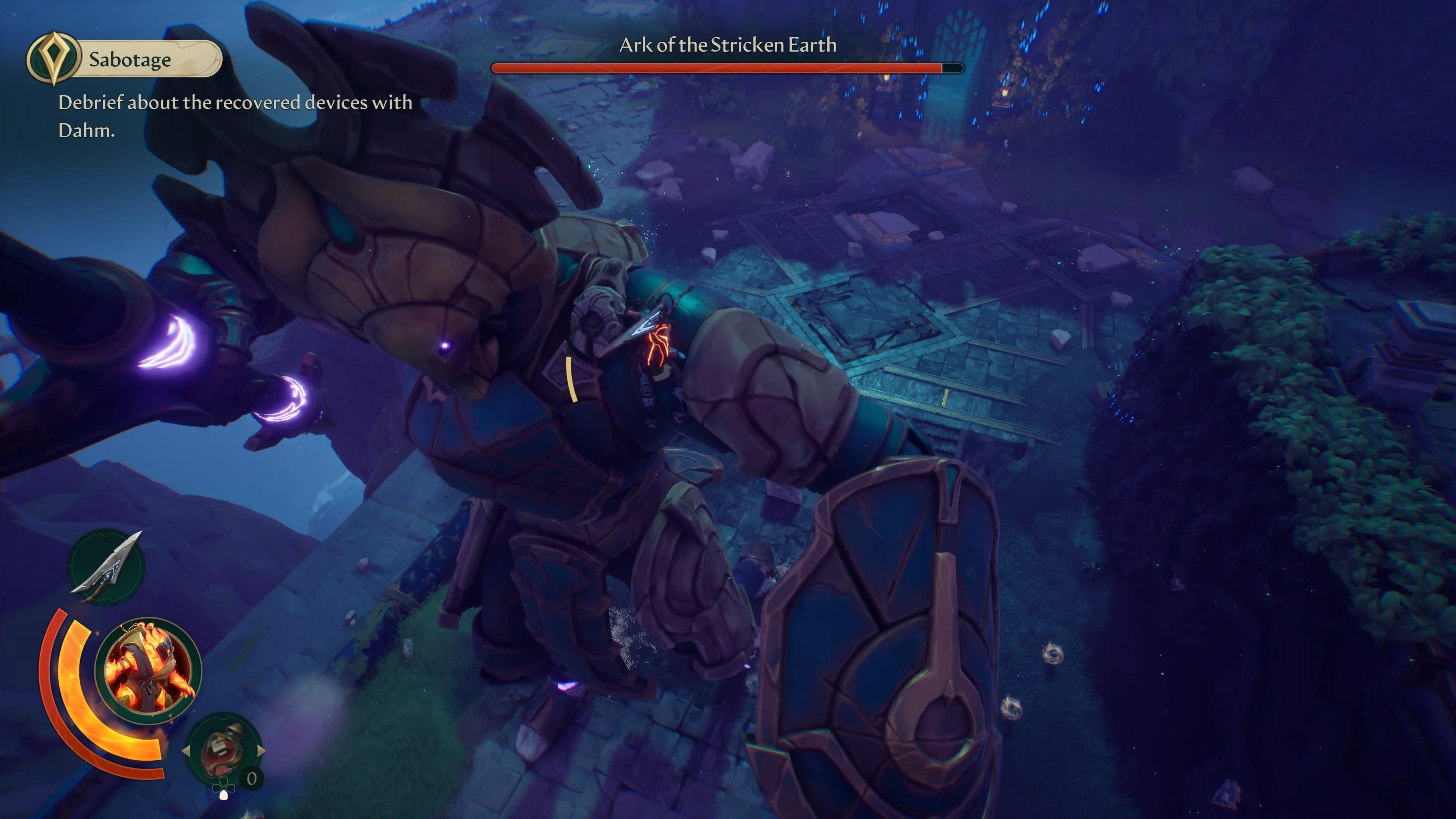Cycle to the previous item with left arrow
This screenshot has width=1456, height=819.
click(x=186, y=751)
